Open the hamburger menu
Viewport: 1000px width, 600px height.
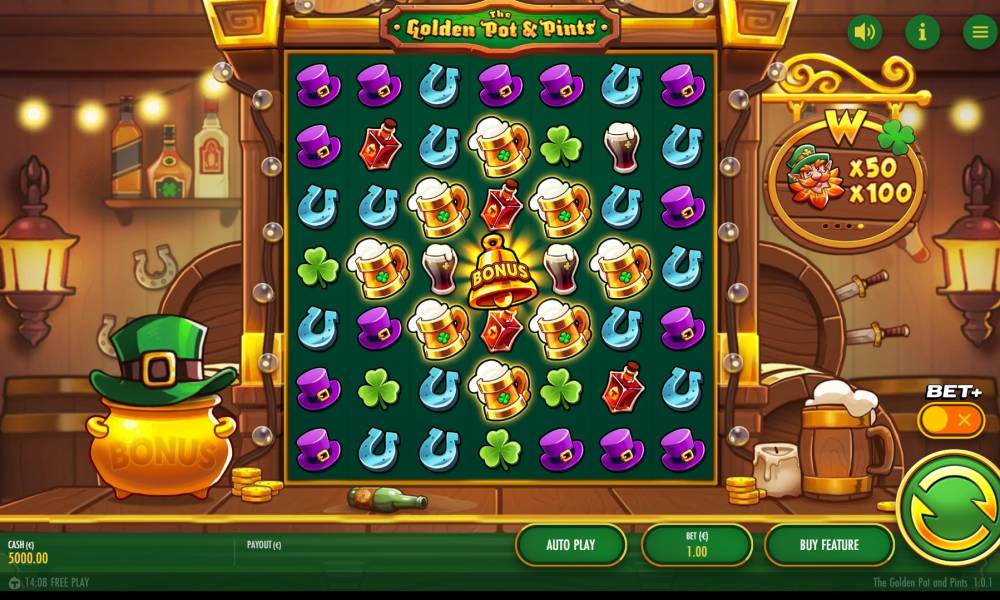click(x=979, y=32)
